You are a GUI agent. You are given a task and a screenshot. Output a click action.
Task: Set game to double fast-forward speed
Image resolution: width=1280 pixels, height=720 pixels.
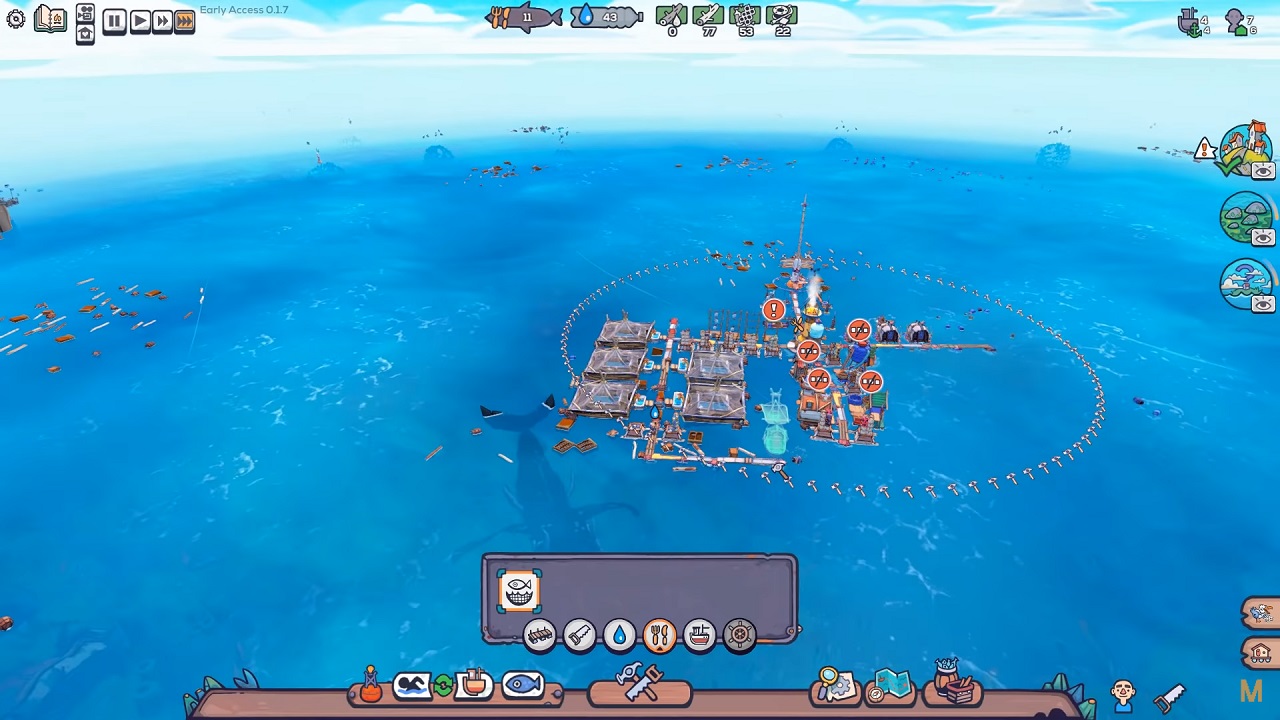pos(162,21)
